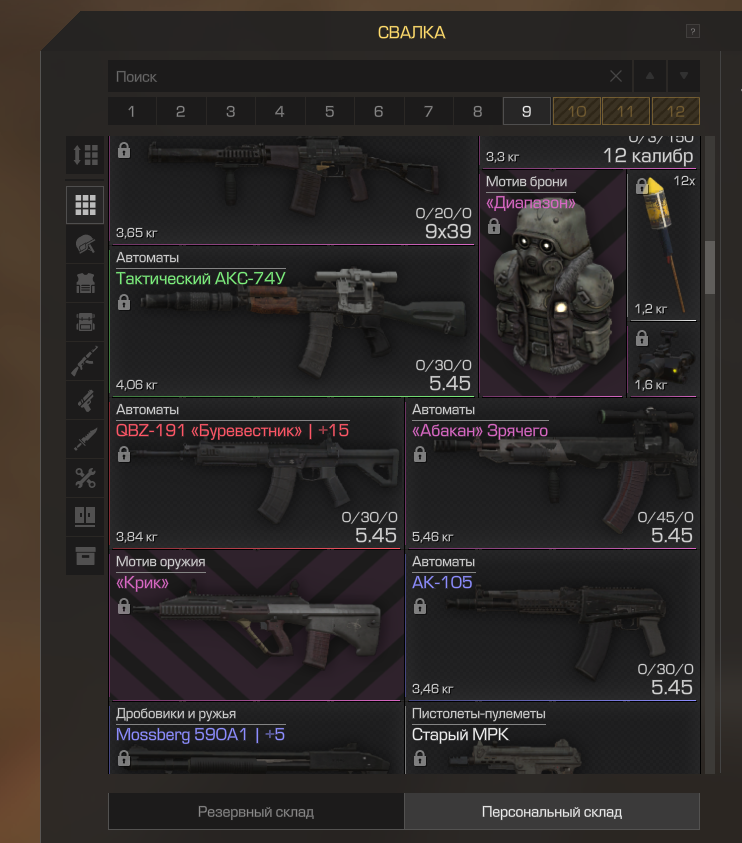The height and width of the screenshot is (843, 742).
Task: Switch to Резервный склад tab
Action: pos(256,812)
